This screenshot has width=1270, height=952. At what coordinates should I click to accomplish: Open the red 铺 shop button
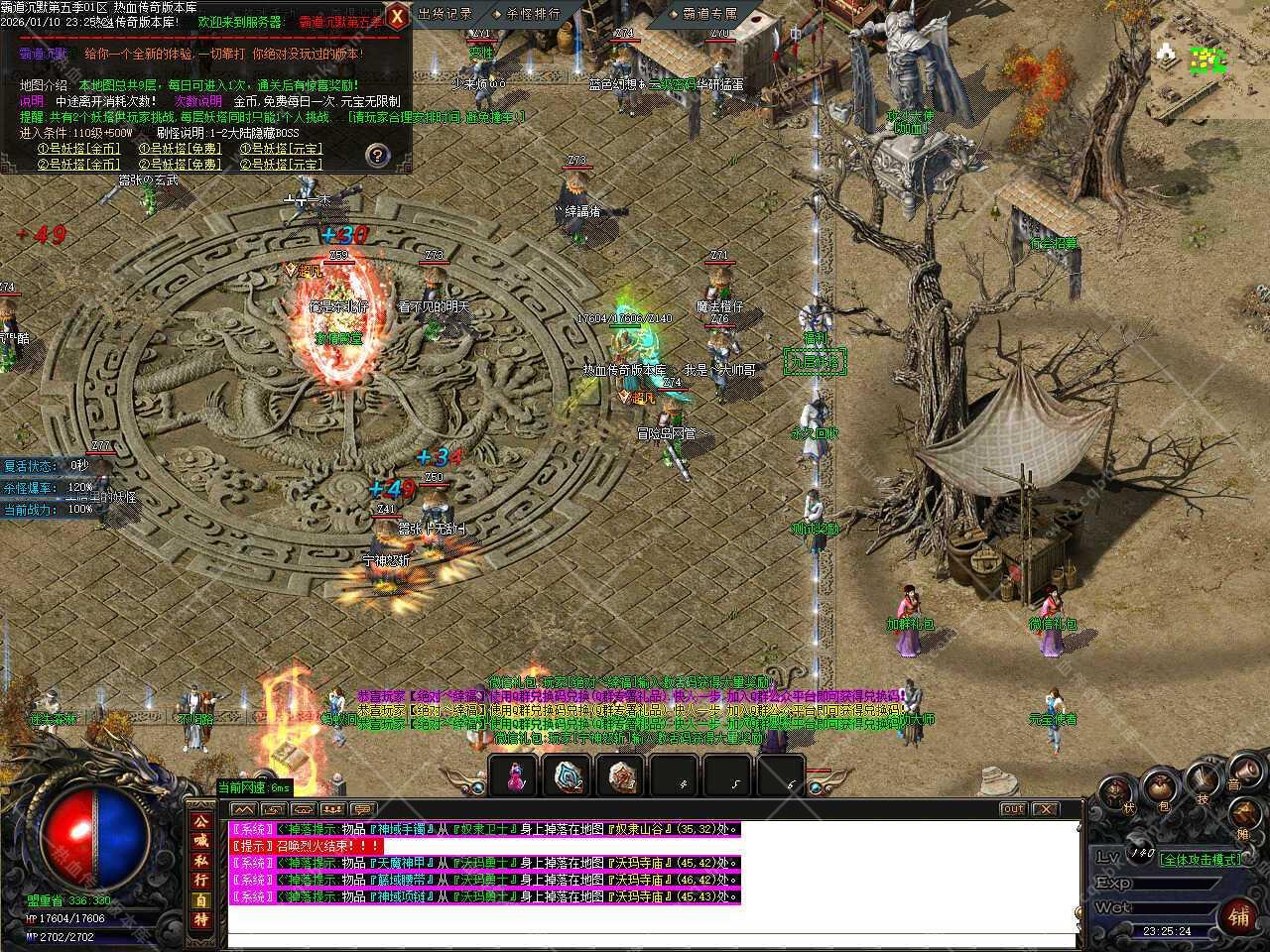coord(1239,915)
